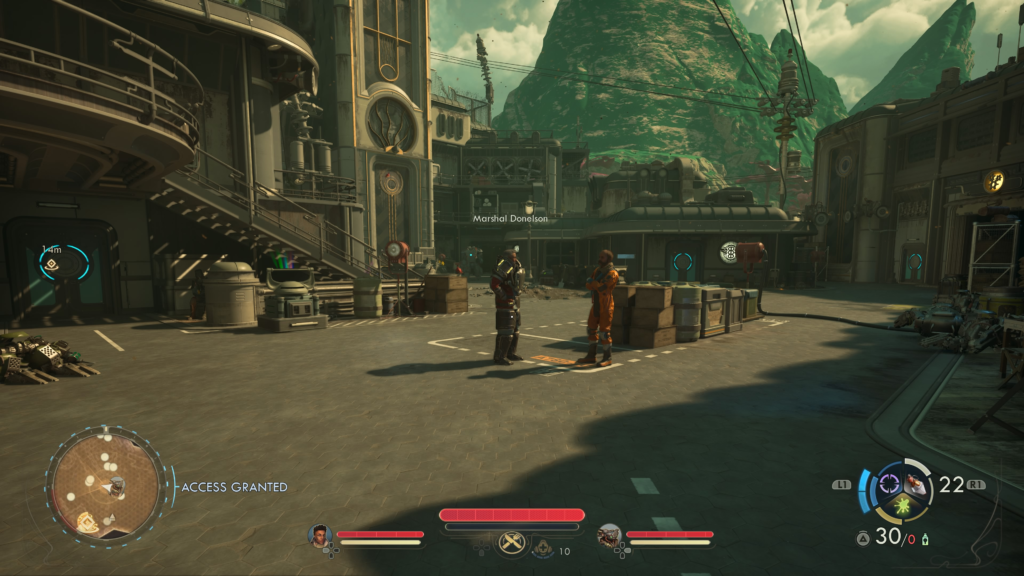
Task: Select the creature companion's portrait
Action: tap(609, 536)
